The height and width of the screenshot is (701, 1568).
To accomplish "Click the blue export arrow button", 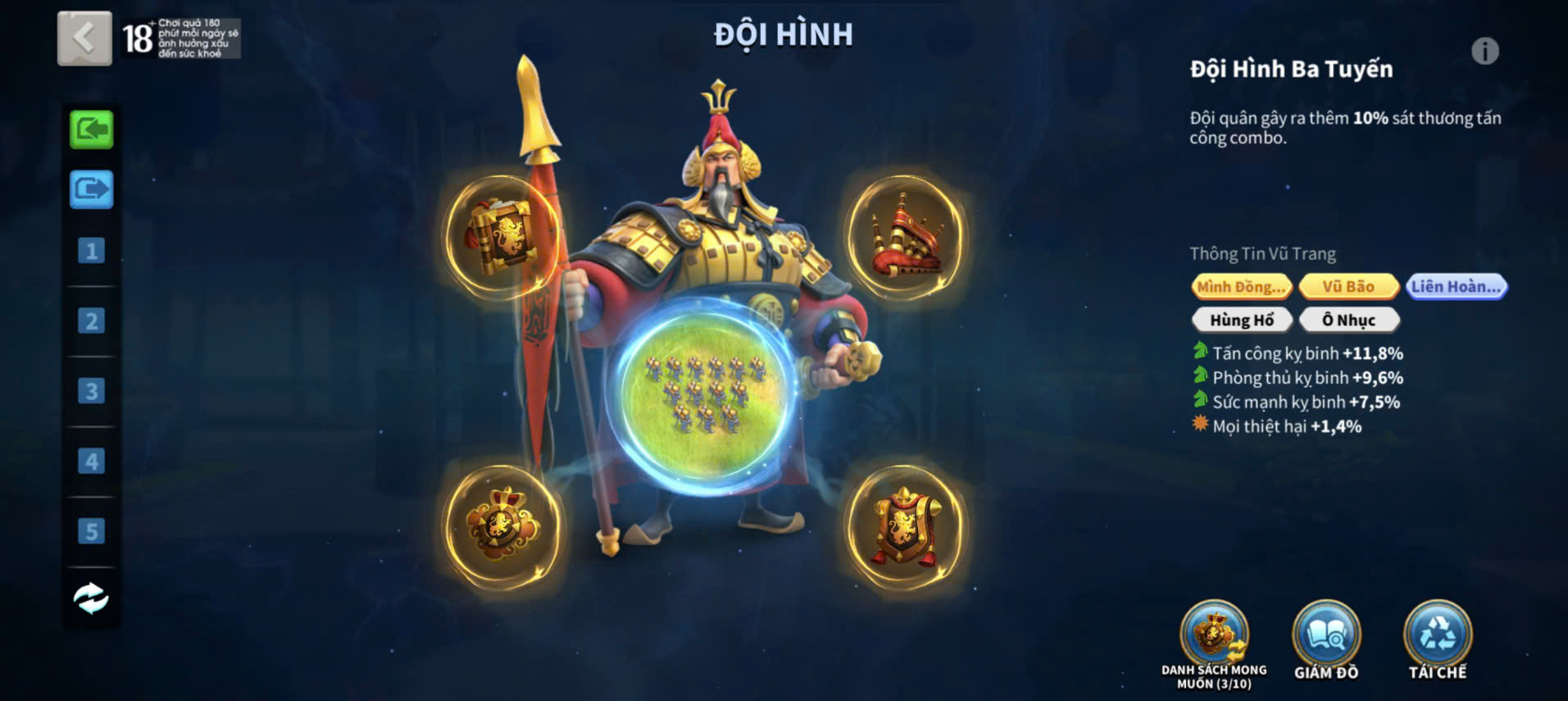I will [91, 189].
